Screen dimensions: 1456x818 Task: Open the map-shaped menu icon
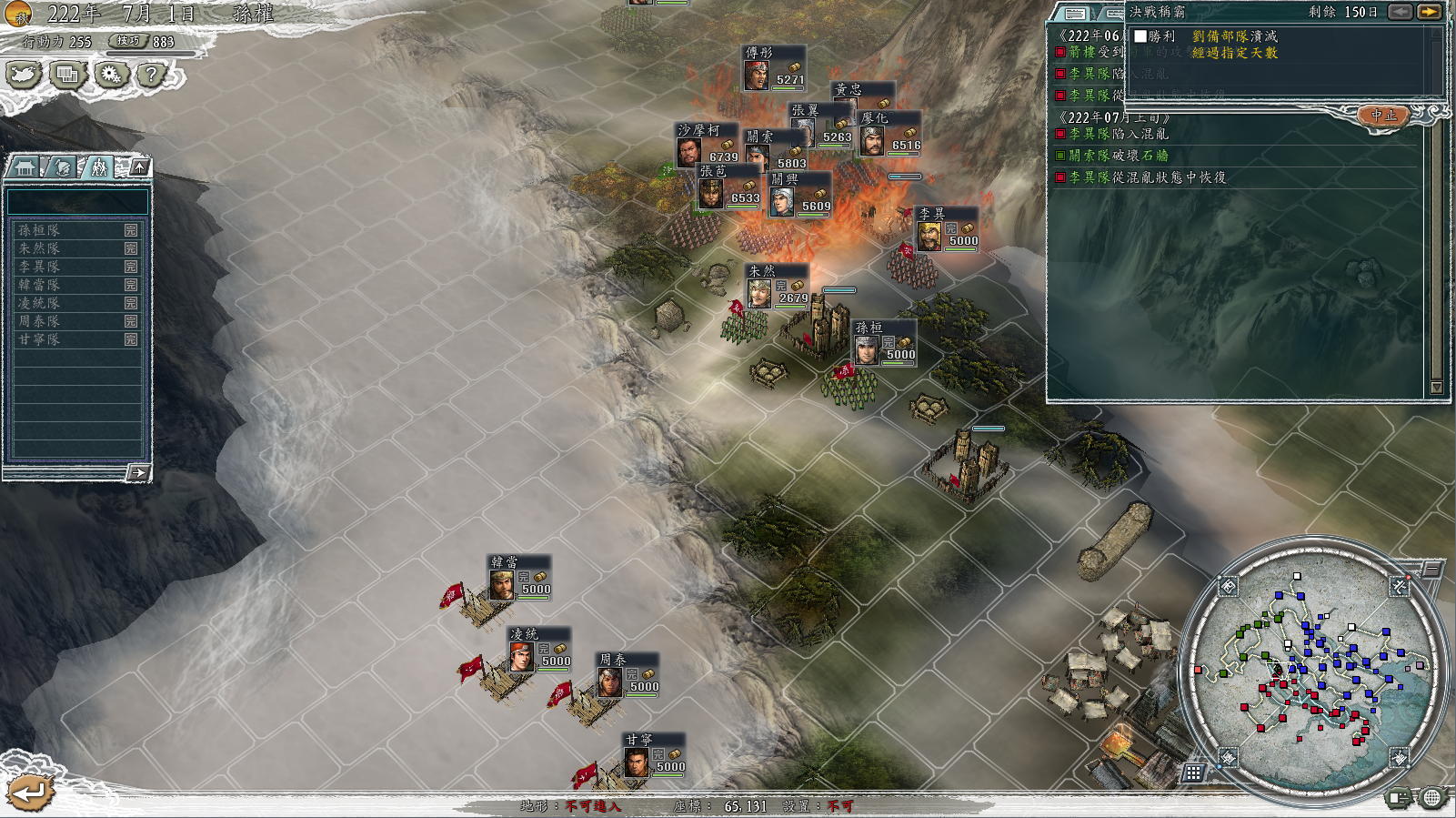[25, 75]
